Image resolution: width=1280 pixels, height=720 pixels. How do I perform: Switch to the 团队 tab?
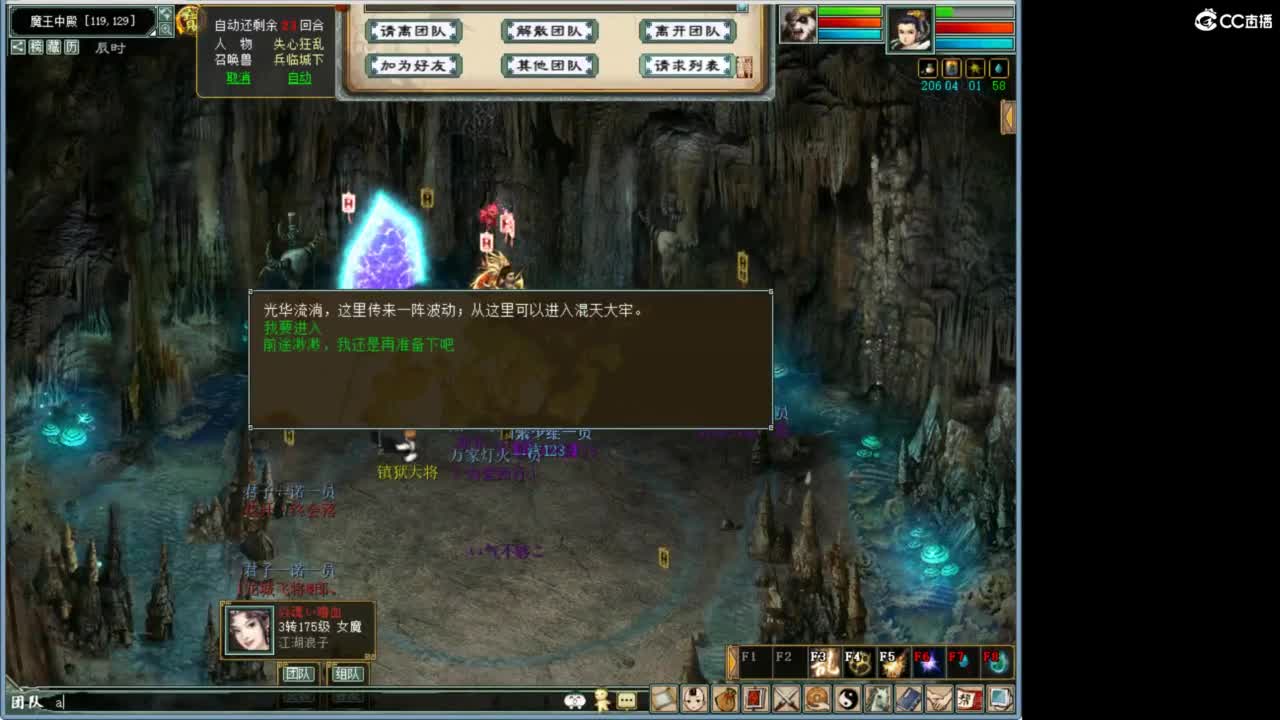299,674
